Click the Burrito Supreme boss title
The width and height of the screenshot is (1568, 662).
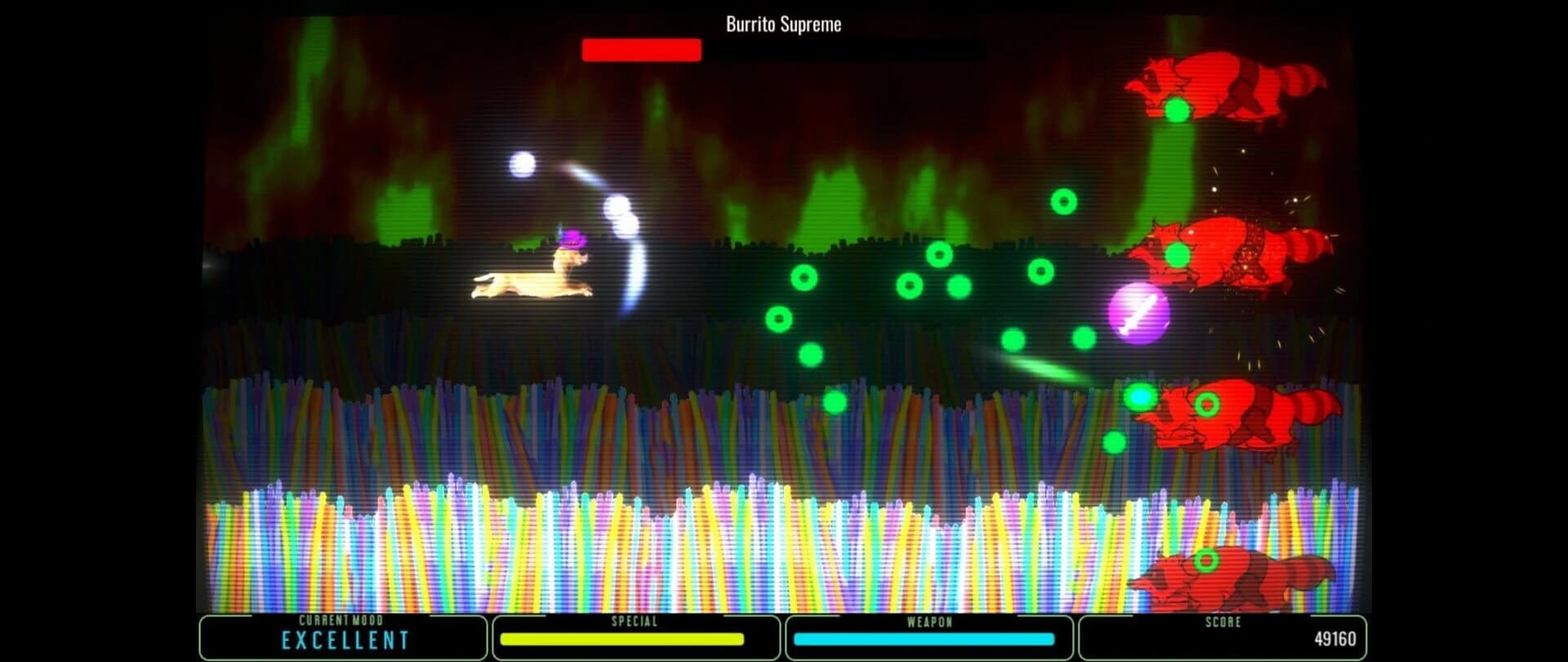[x=782, y=25]
